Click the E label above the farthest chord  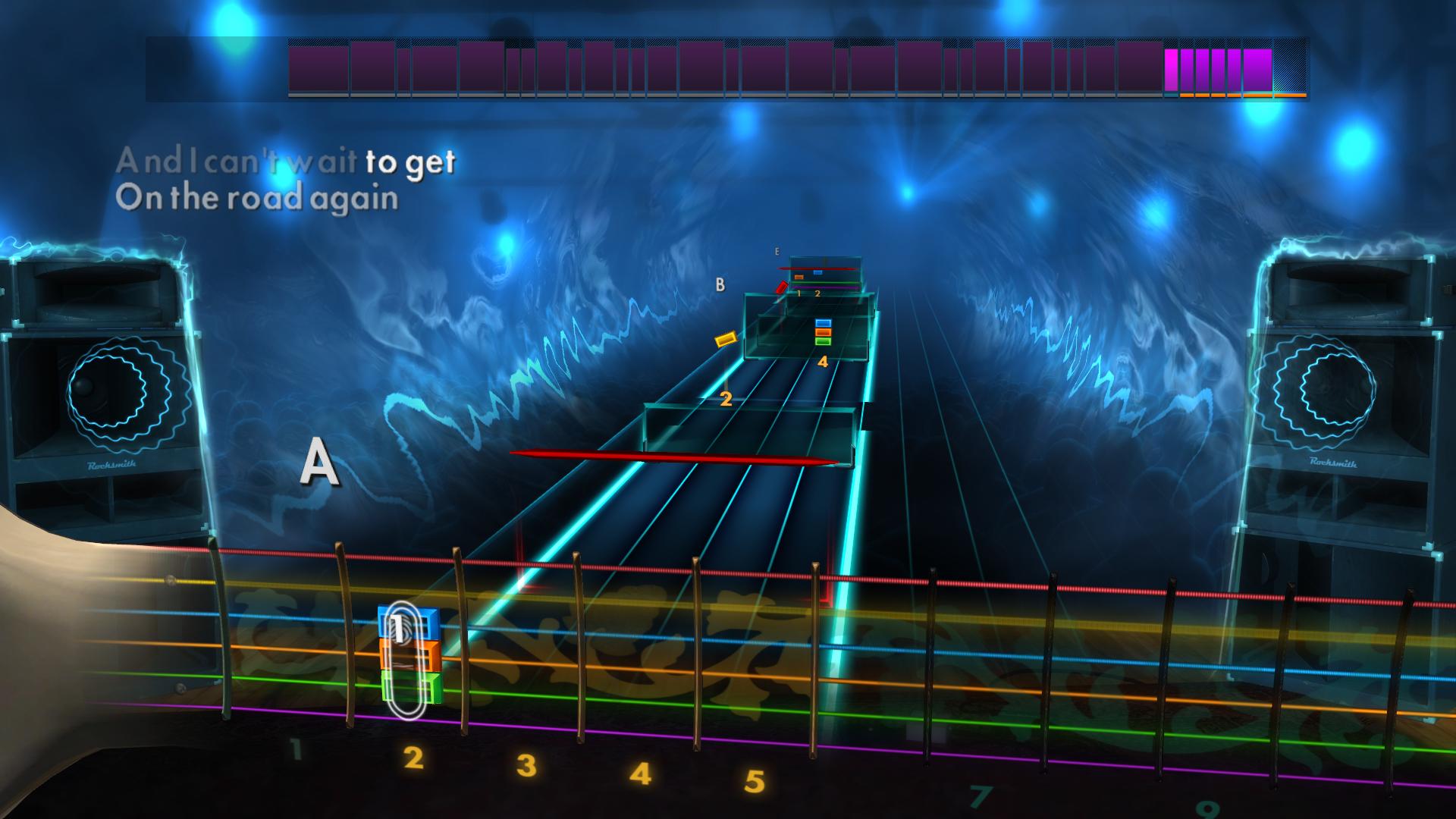775,250
